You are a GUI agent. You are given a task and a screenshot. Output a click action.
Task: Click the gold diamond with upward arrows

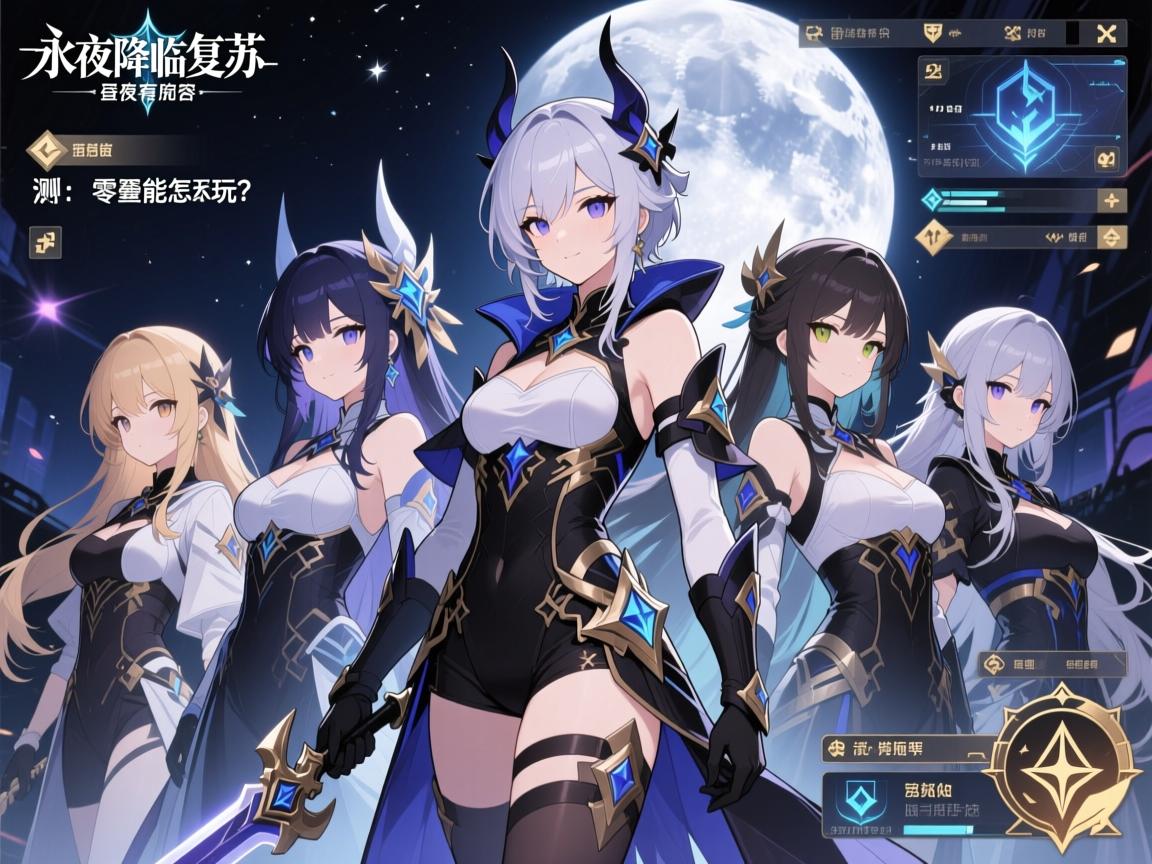point(934,238)
